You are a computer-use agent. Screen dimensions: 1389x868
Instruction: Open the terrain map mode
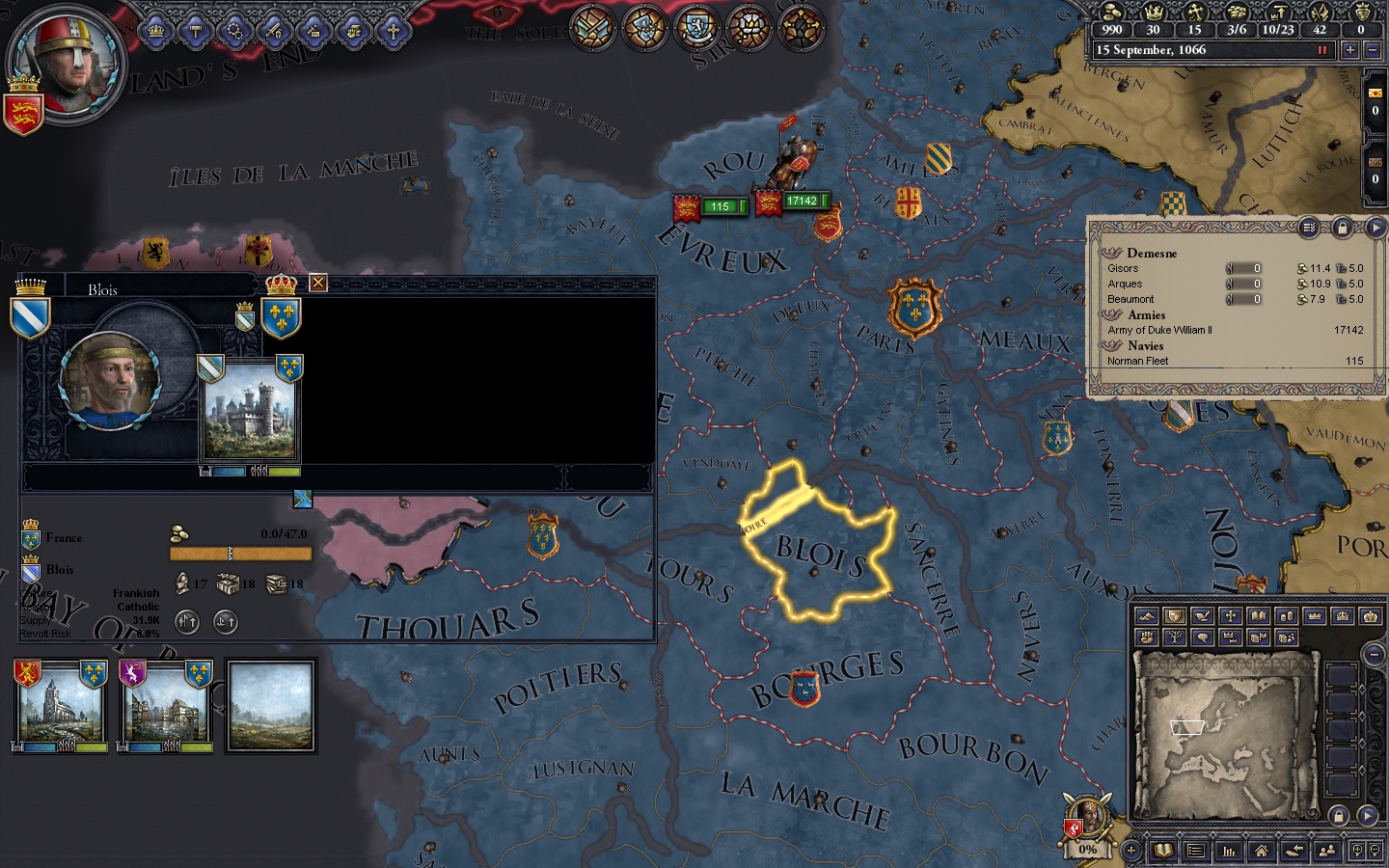pos(1146,617)
